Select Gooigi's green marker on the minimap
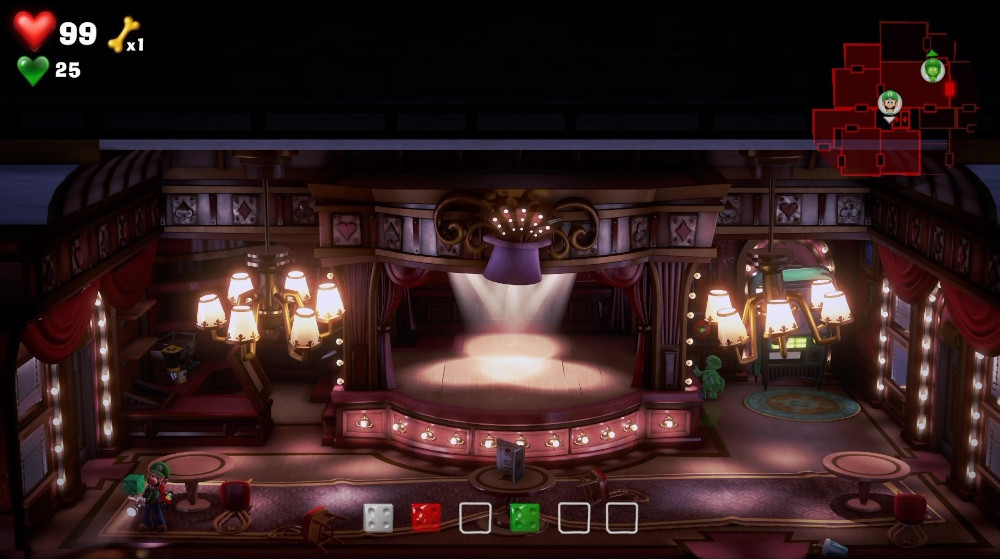Viewport: 1000px width, 559px height. (x=932, y=69)
